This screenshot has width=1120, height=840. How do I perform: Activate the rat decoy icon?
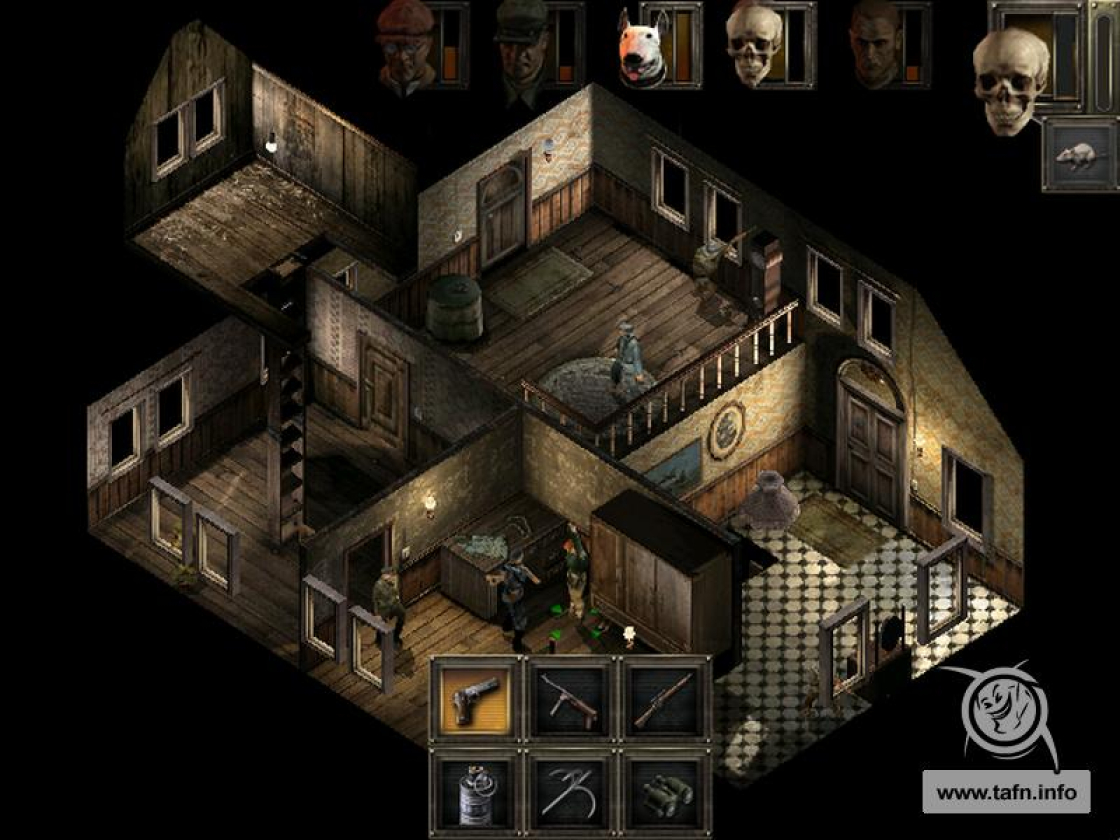pos(1080,156)
